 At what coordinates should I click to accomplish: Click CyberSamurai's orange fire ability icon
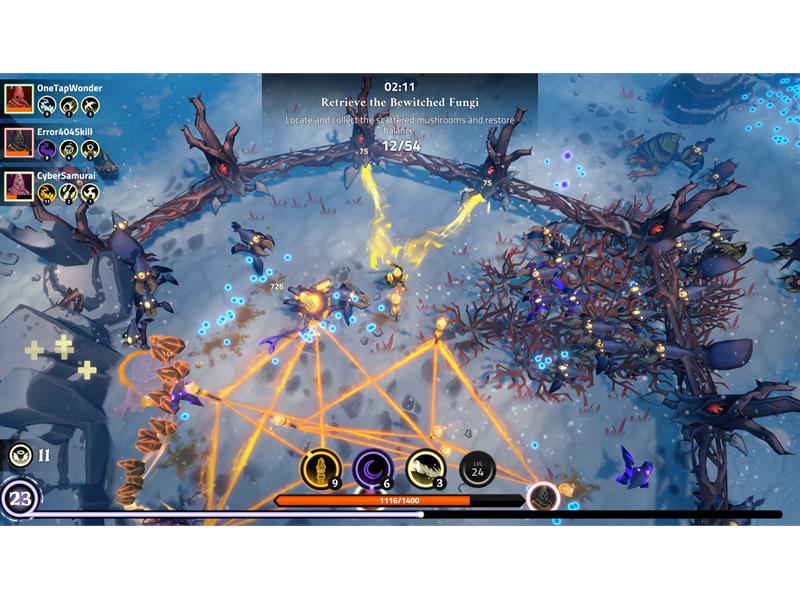click(x=46, y=193)
